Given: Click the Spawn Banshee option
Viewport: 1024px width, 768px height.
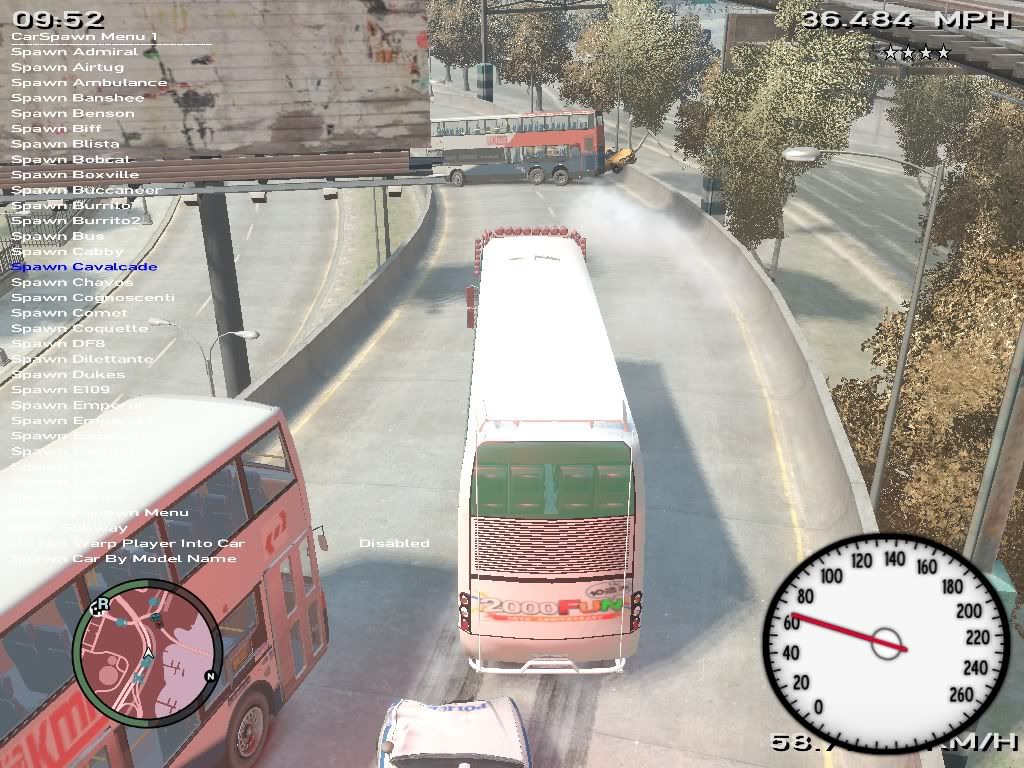Looking at the screenshot, I should [78, 98].
